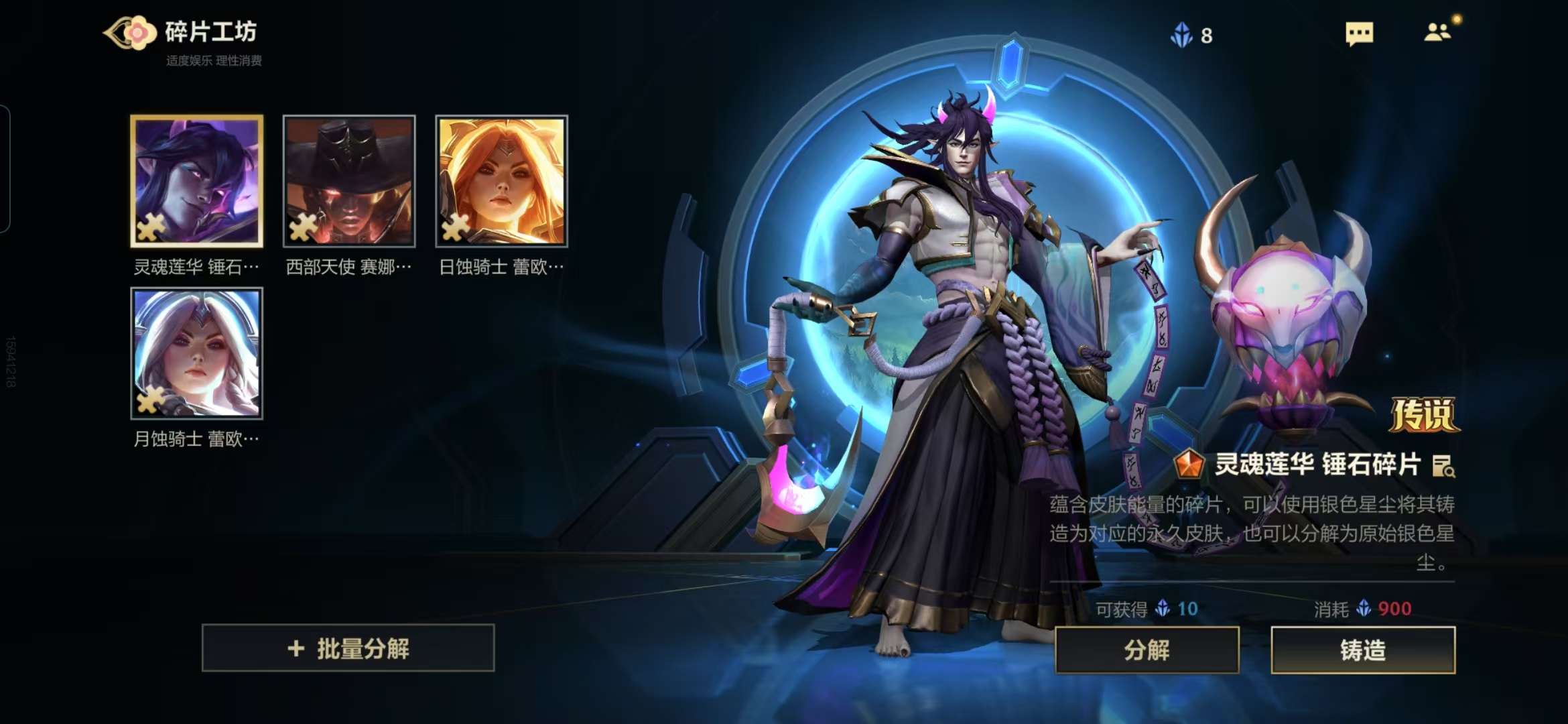Open the friends list icon
The height and width of the screenshot is (724, 1568).
point(1437,32)
